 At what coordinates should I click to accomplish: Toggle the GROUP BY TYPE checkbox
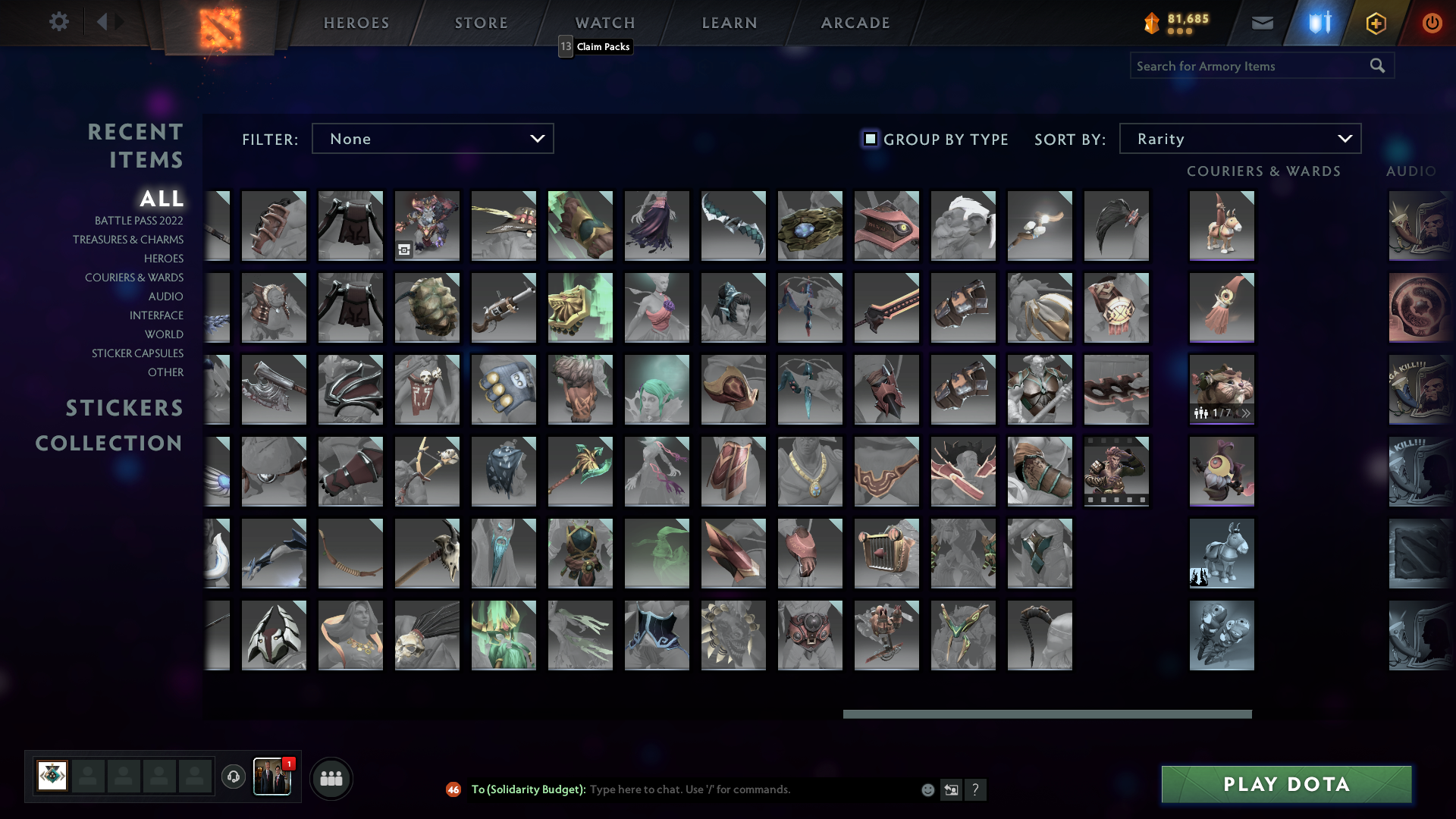tap(869, 139)
